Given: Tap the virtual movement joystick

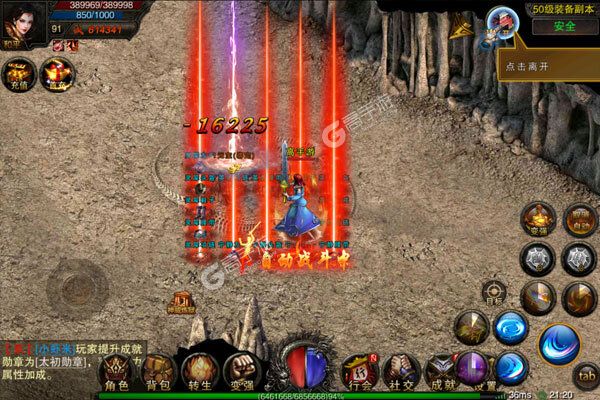Looking at the screenshot, I should pos(77,285).
